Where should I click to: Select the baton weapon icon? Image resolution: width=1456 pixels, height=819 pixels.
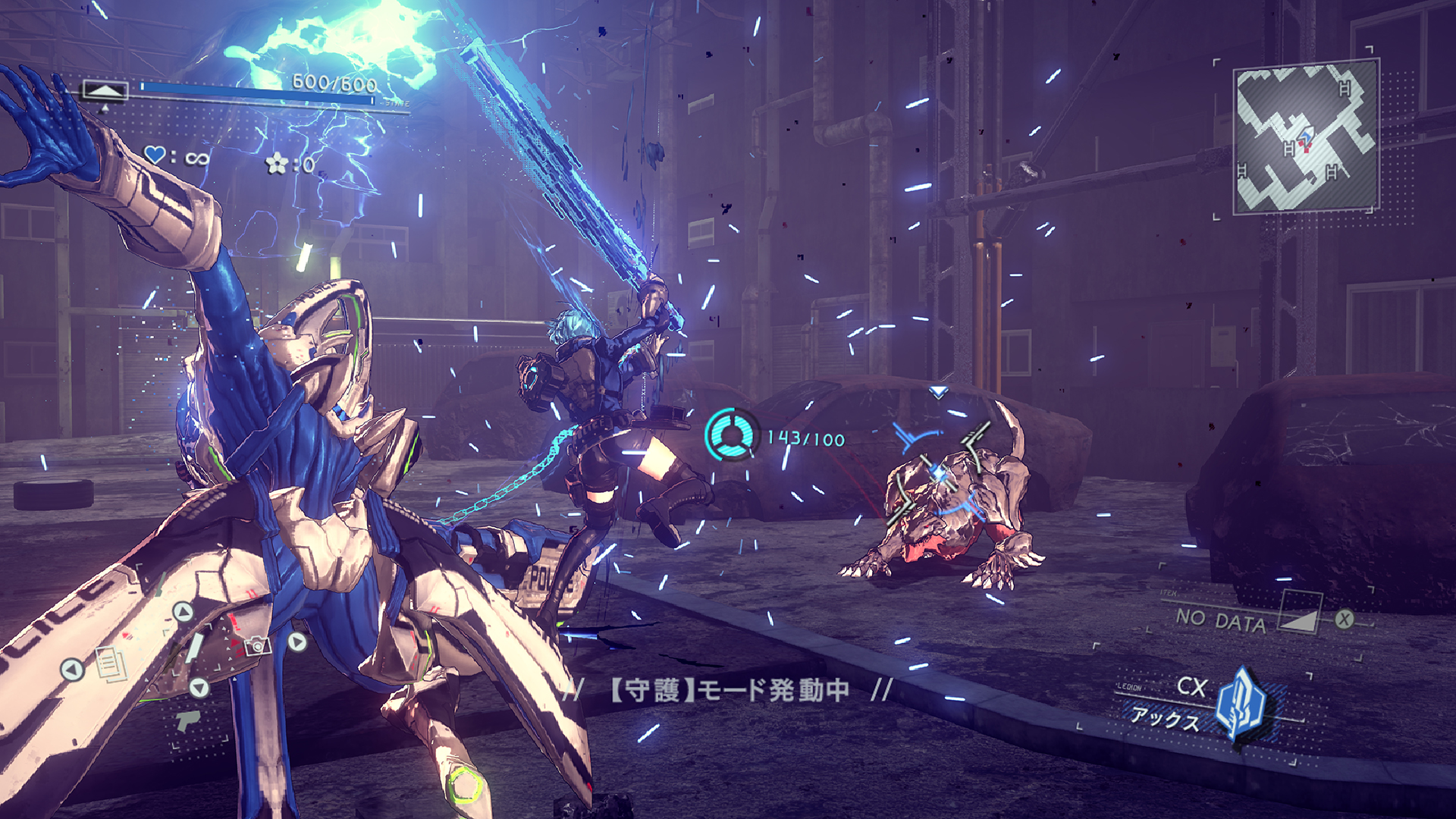pyautogui.click(x=194, y=647)
